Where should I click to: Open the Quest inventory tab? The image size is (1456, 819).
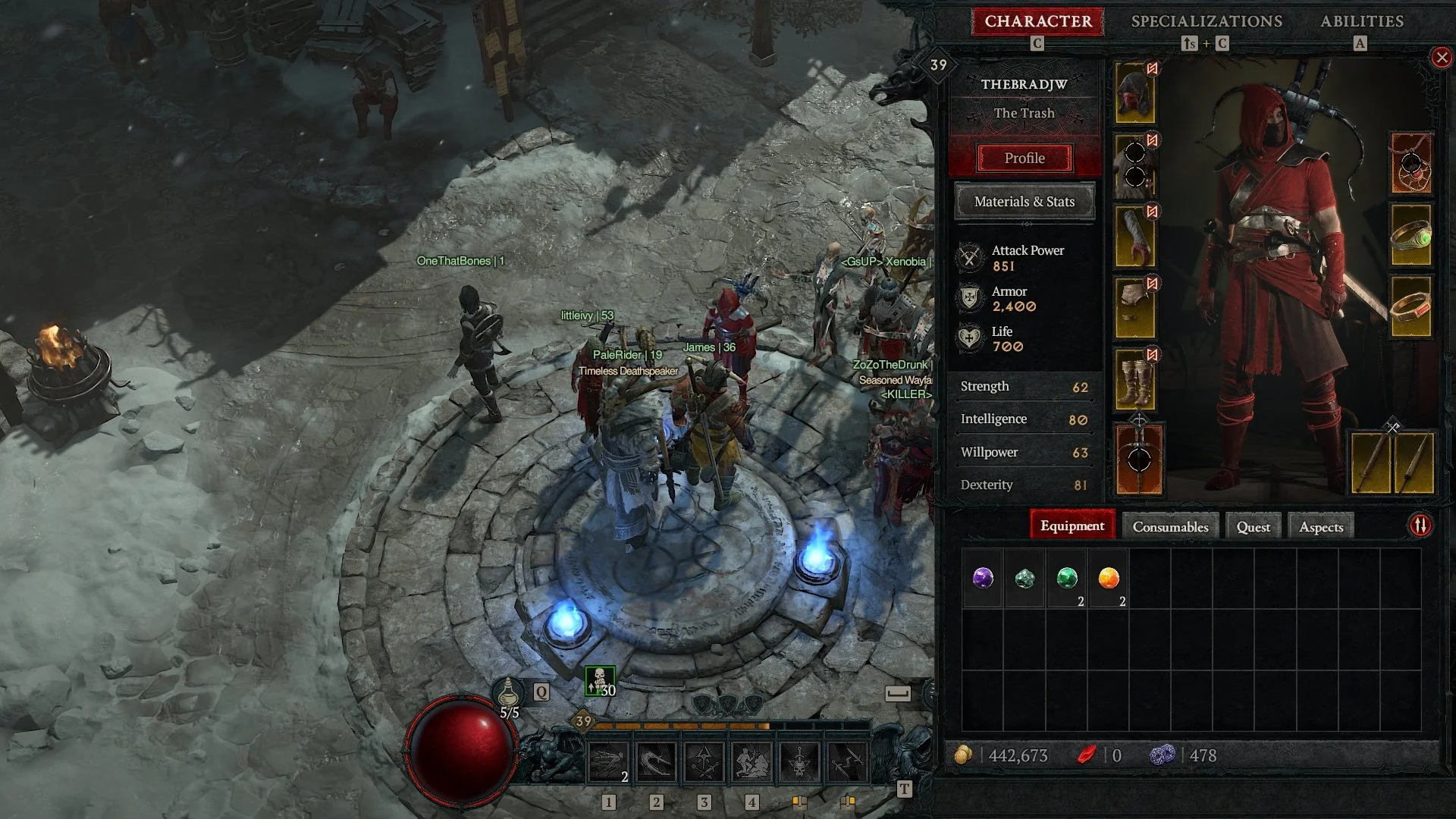pos(1253,526)
